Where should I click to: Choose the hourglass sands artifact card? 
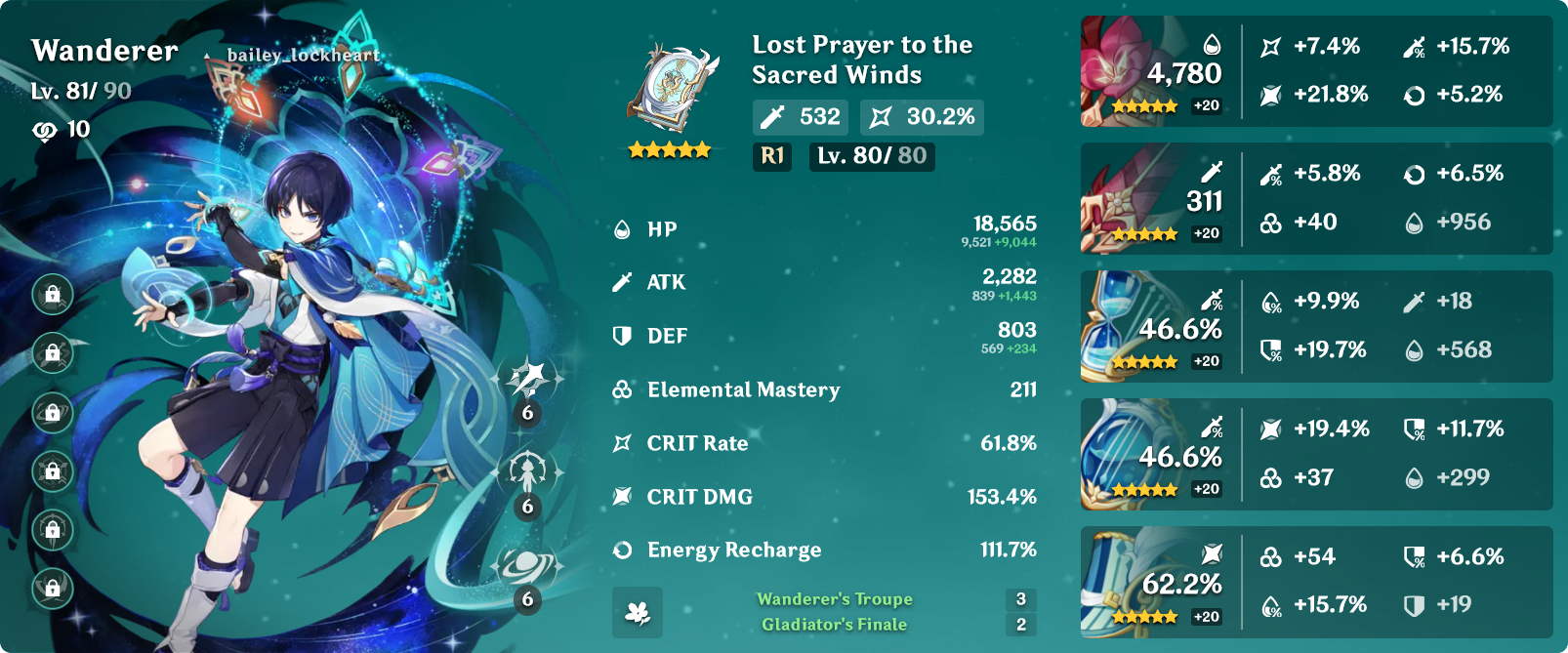tap(1153, 327)
